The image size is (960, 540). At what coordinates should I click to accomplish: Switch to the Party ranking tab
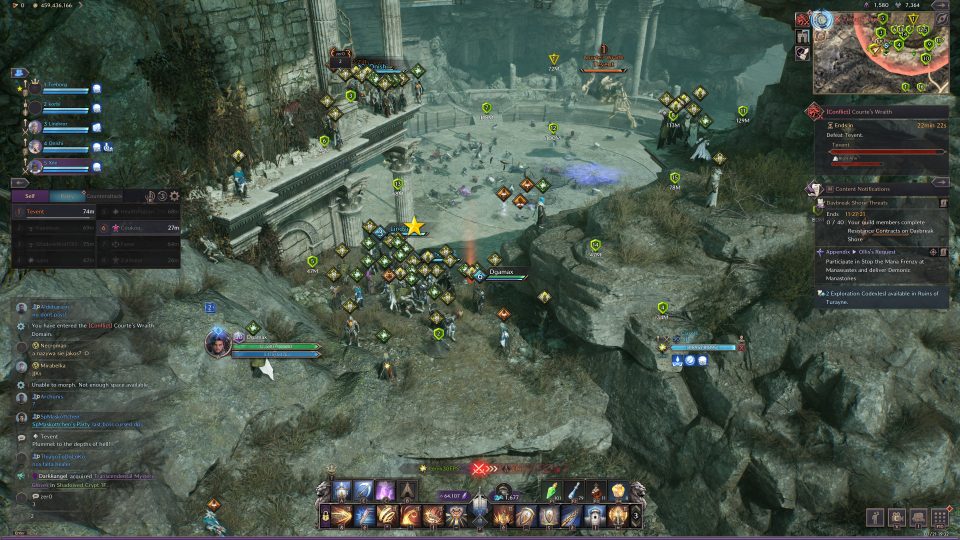click(67, 196)
